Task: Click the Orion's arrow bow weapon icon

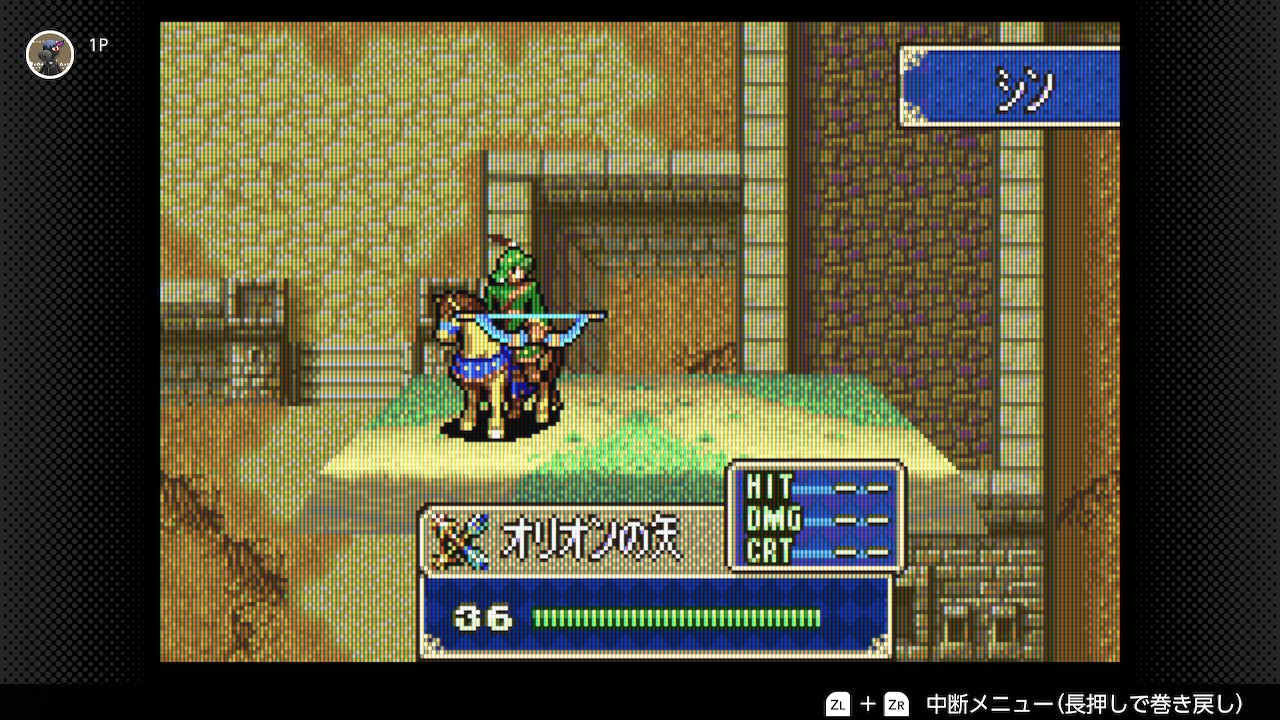Action: point(462,541)
